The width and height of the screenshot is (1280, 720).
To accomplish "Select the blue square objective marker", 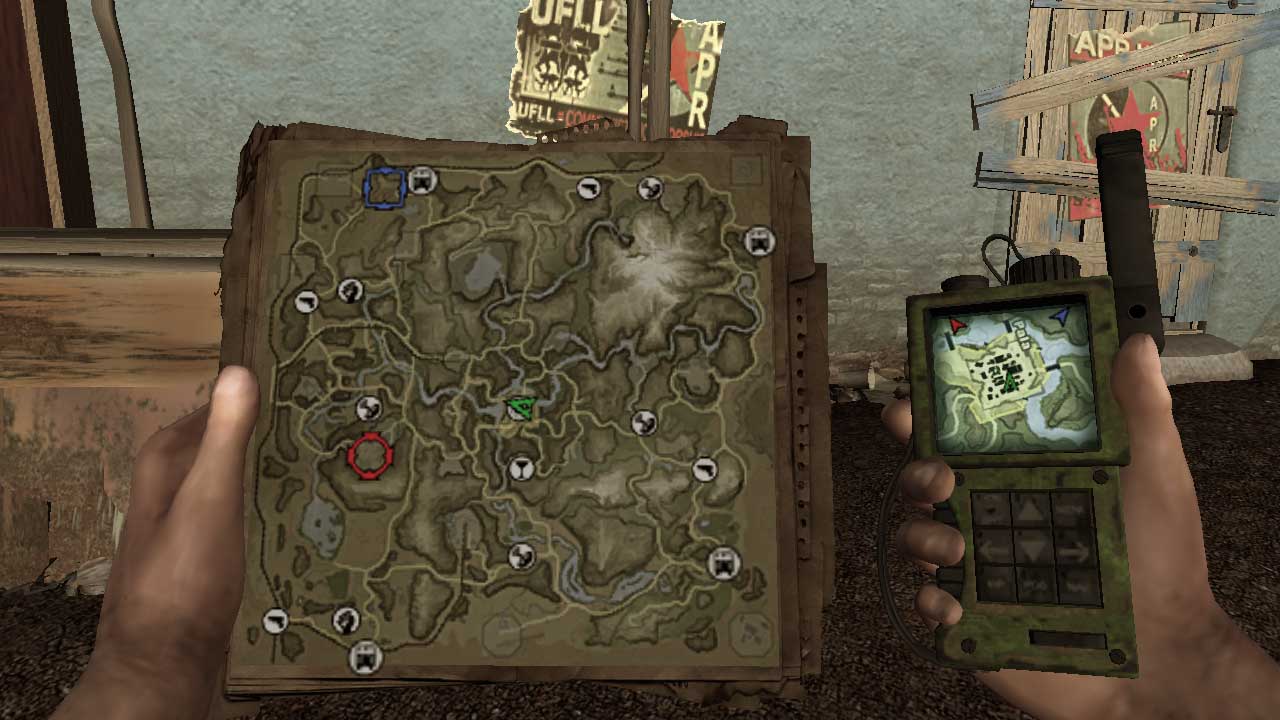I will 385,188.
